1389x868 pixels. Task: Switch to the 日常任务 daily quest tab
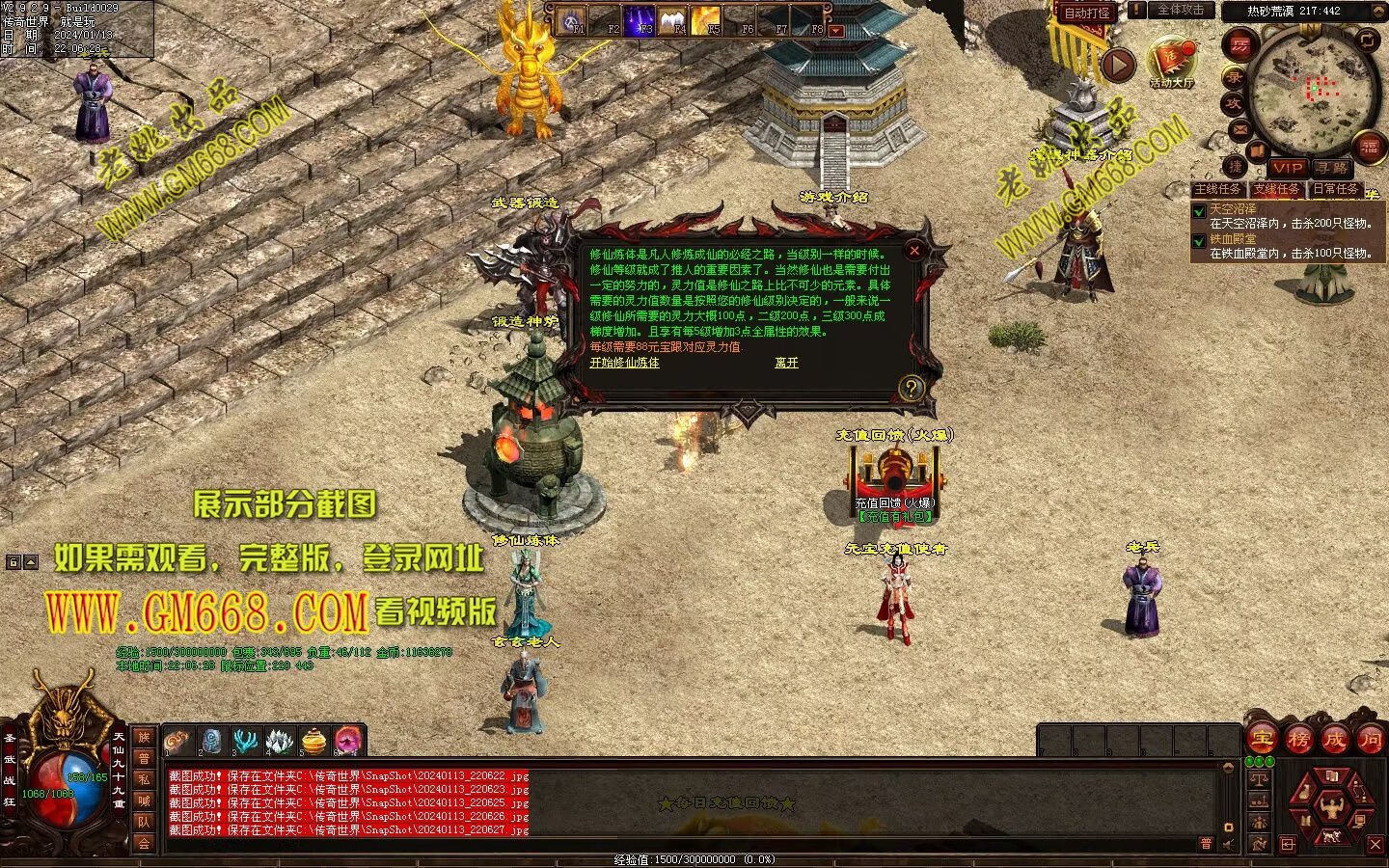point(1335,189)
